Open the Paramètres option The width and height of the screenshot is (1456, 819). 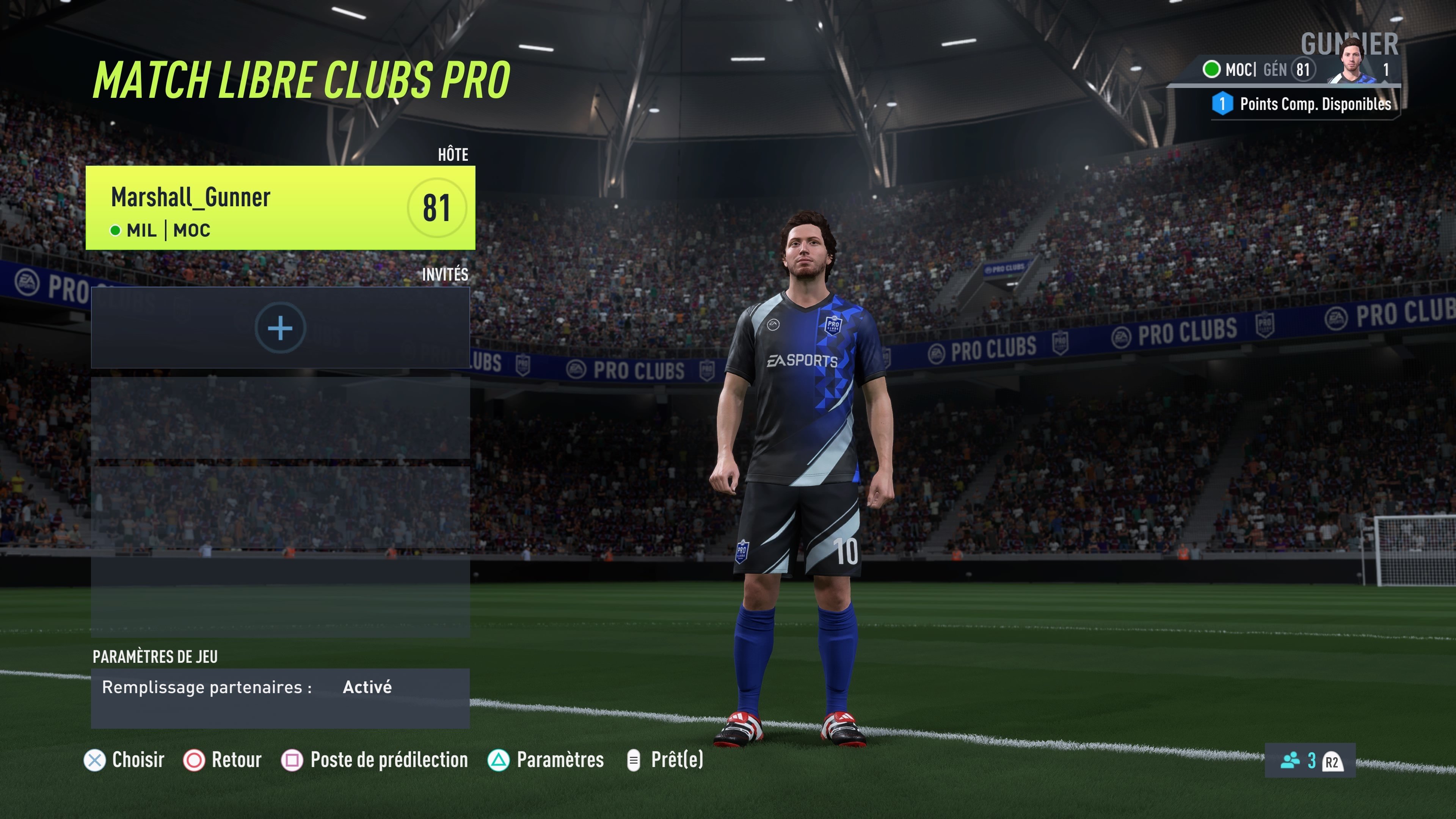point(546,760)
